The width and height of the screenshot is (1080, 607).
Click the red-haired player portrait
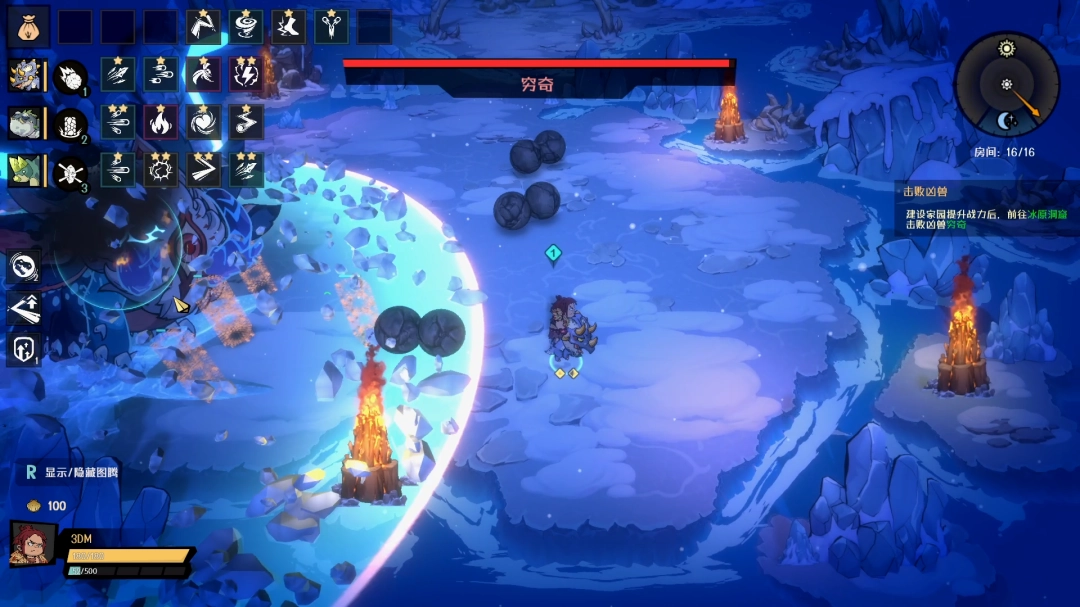pos(33,548)
